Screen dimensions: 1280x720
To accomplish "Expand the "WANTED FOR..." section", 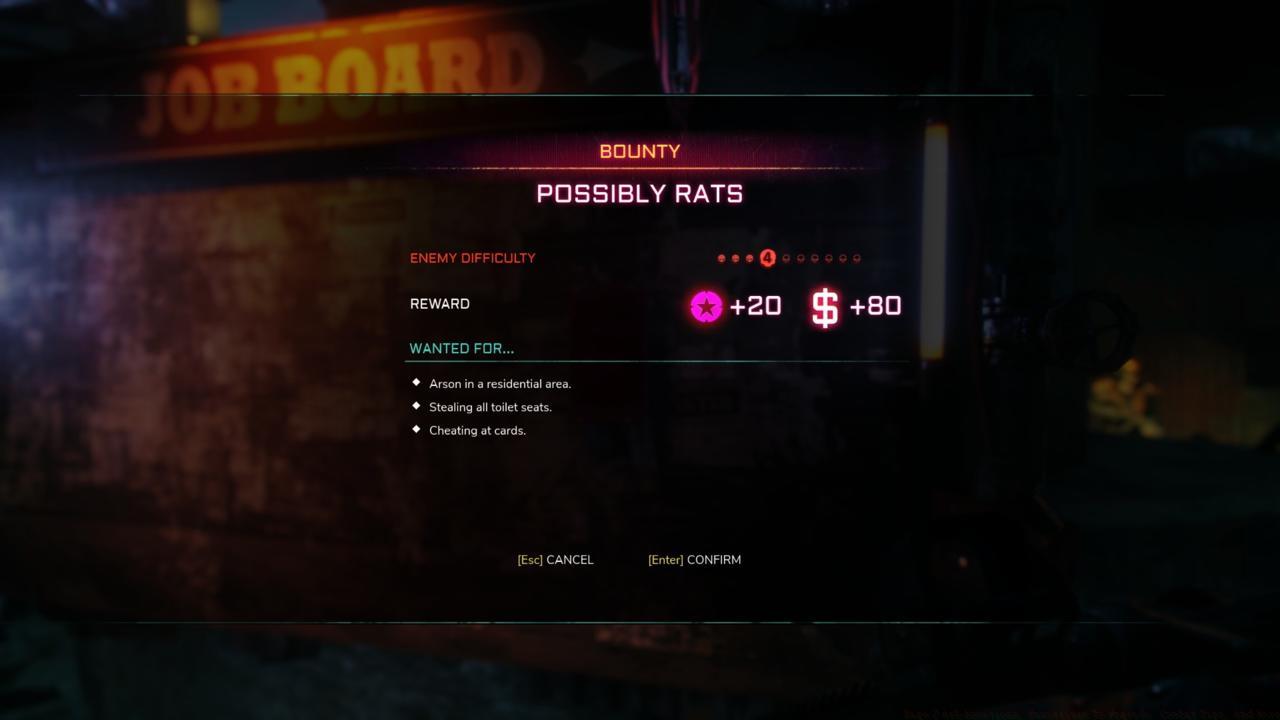I will tap(461, 348).
